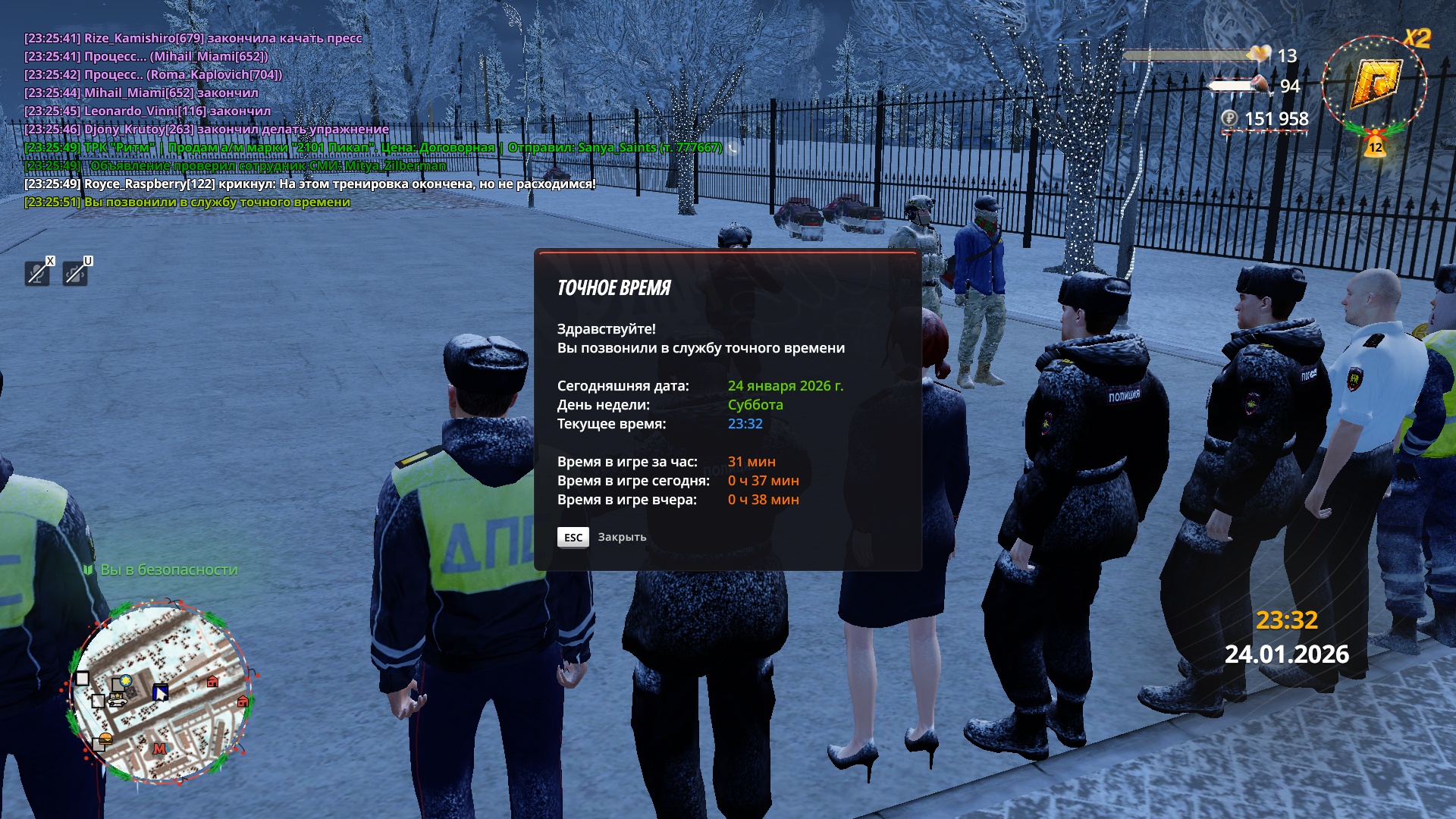Toggle the radio microphone icon marked U
This screenshot has width=1456, height=819.
point(75,272)
